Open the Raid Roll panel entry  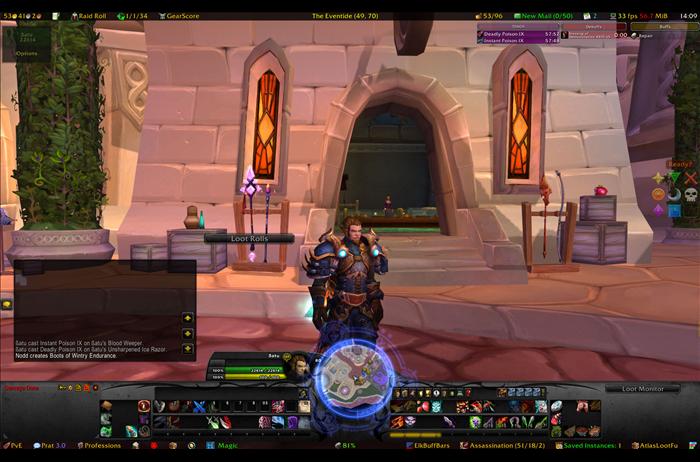click(92, 16)
